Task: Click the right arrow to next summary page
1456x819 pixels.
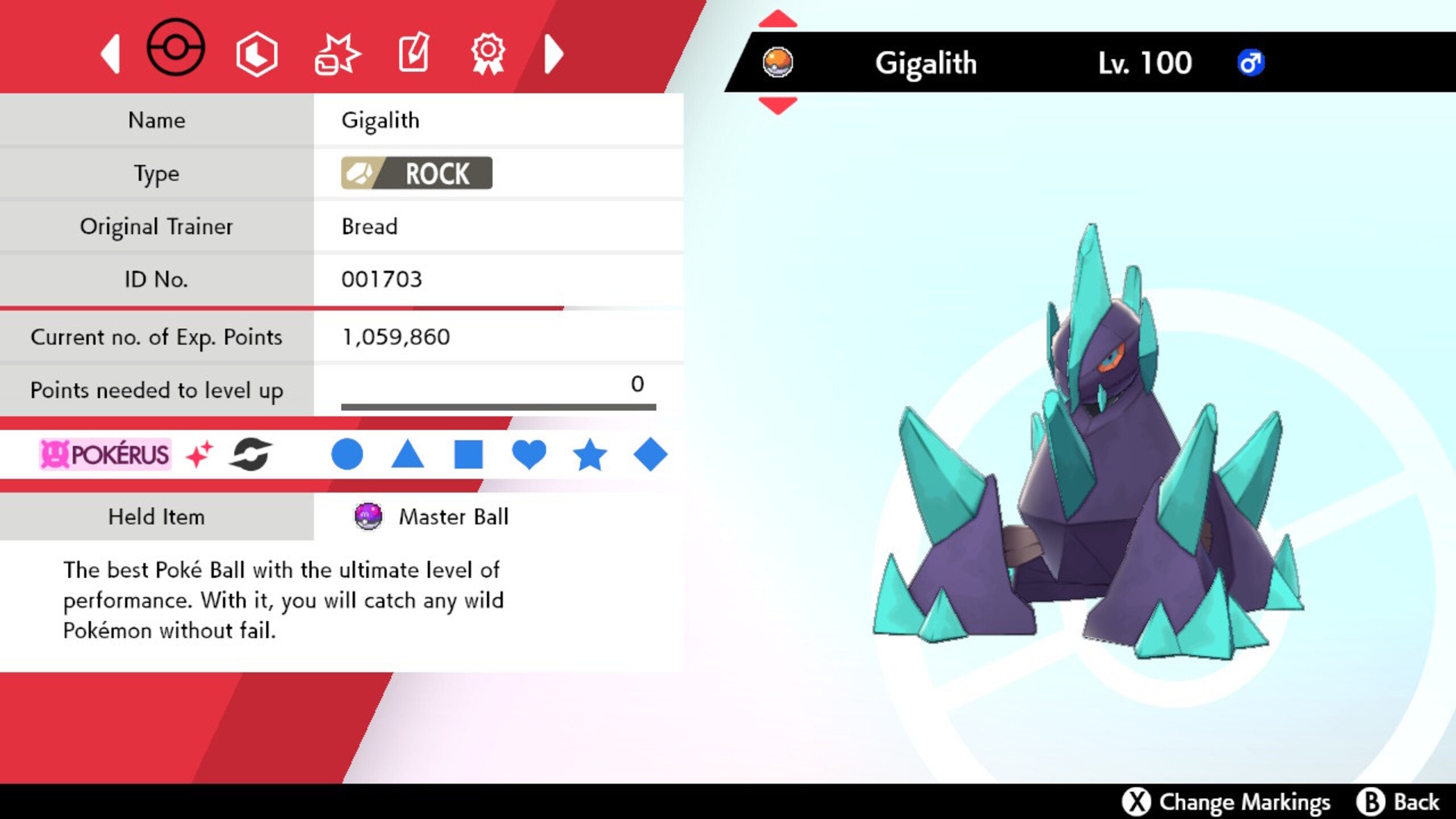Action: pos(552,53)
